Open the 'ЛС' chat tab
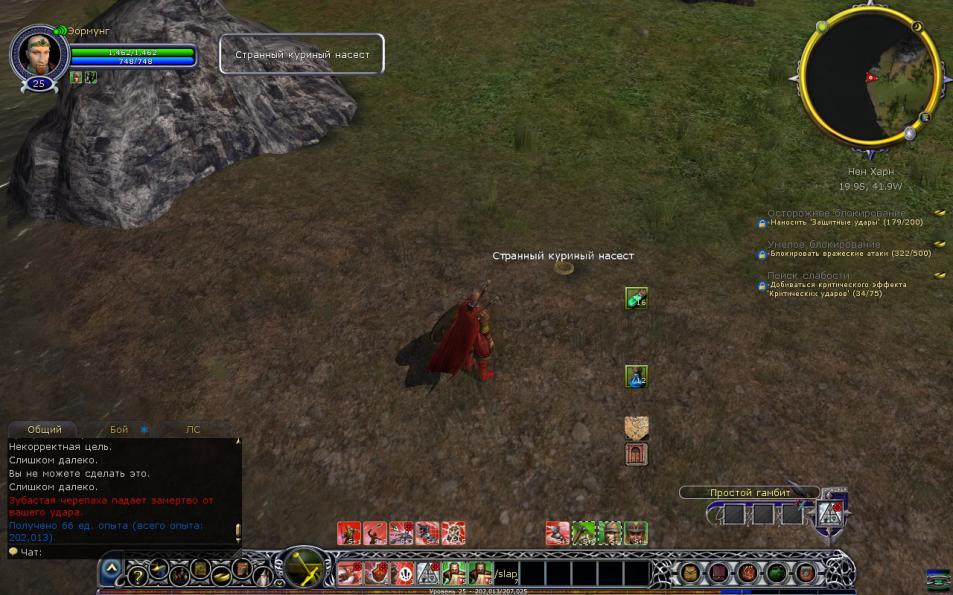This screenshot has height=595, width=953. click(193, 429)
